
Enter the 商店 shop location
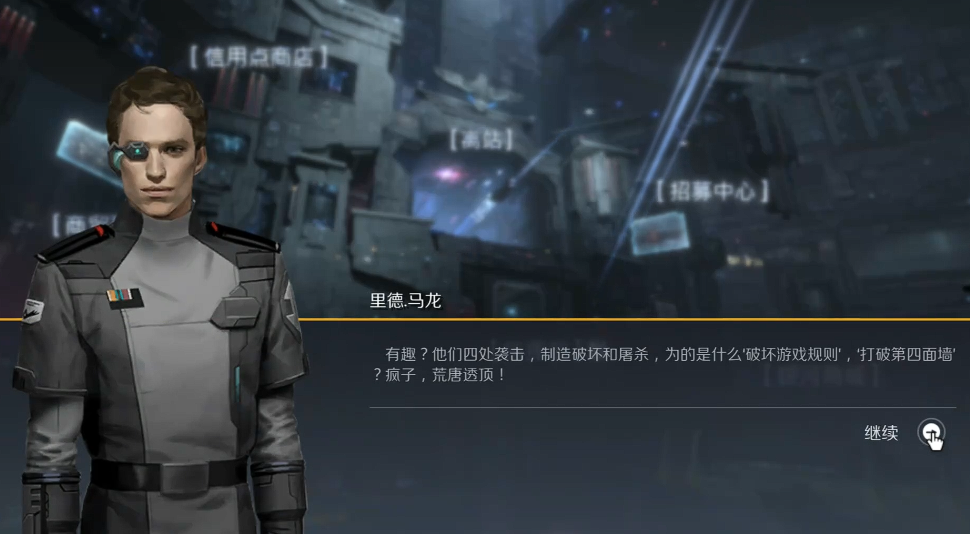tap(481, 139)
